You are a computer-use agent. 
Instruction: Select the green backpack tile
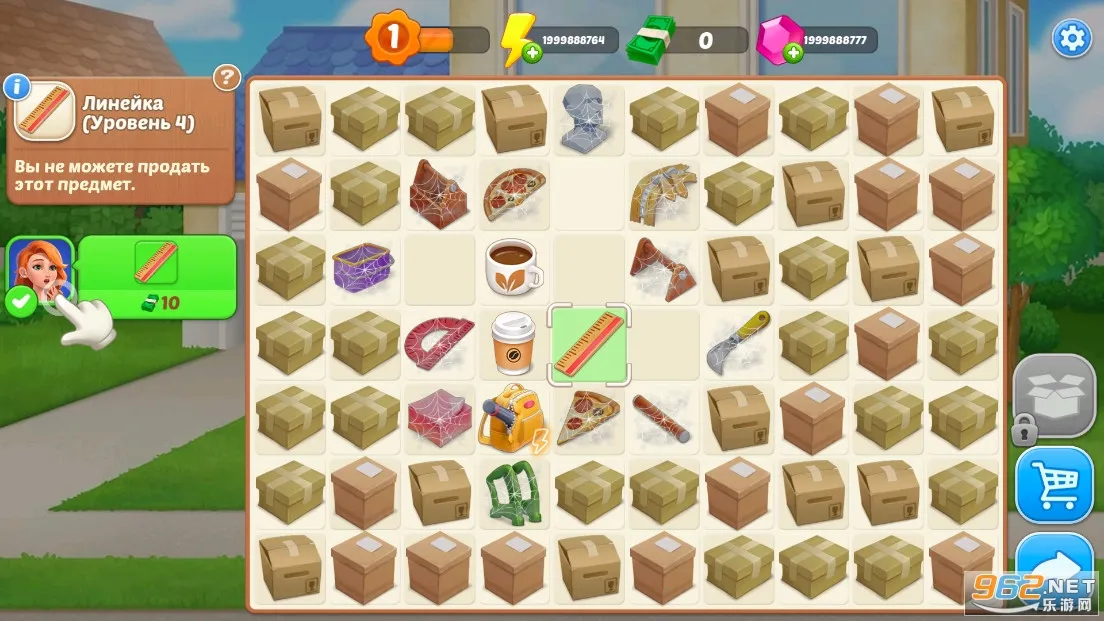(512, 492)
